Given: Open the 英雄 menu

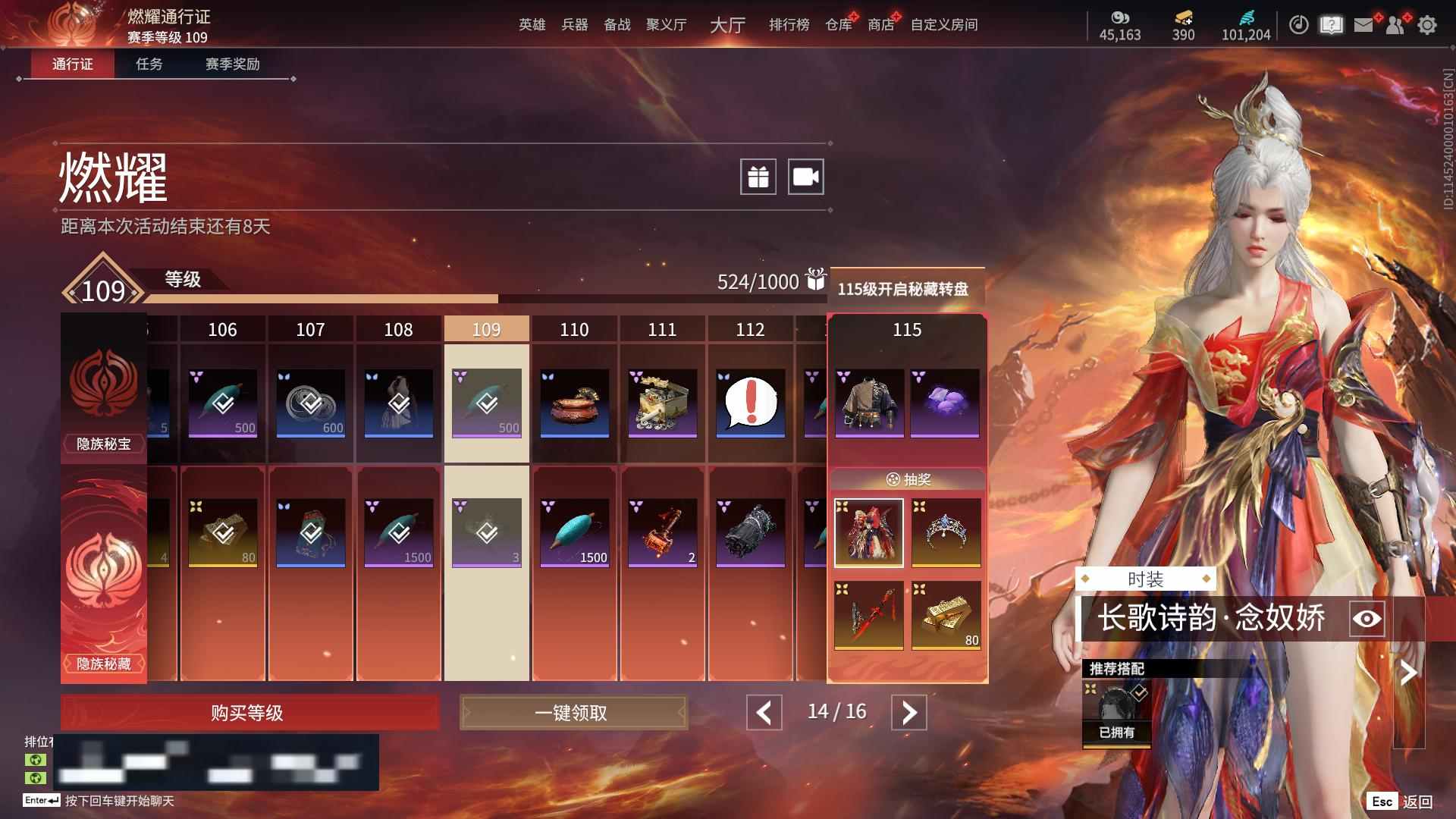Looking at the screenshot, I should 532,25.
